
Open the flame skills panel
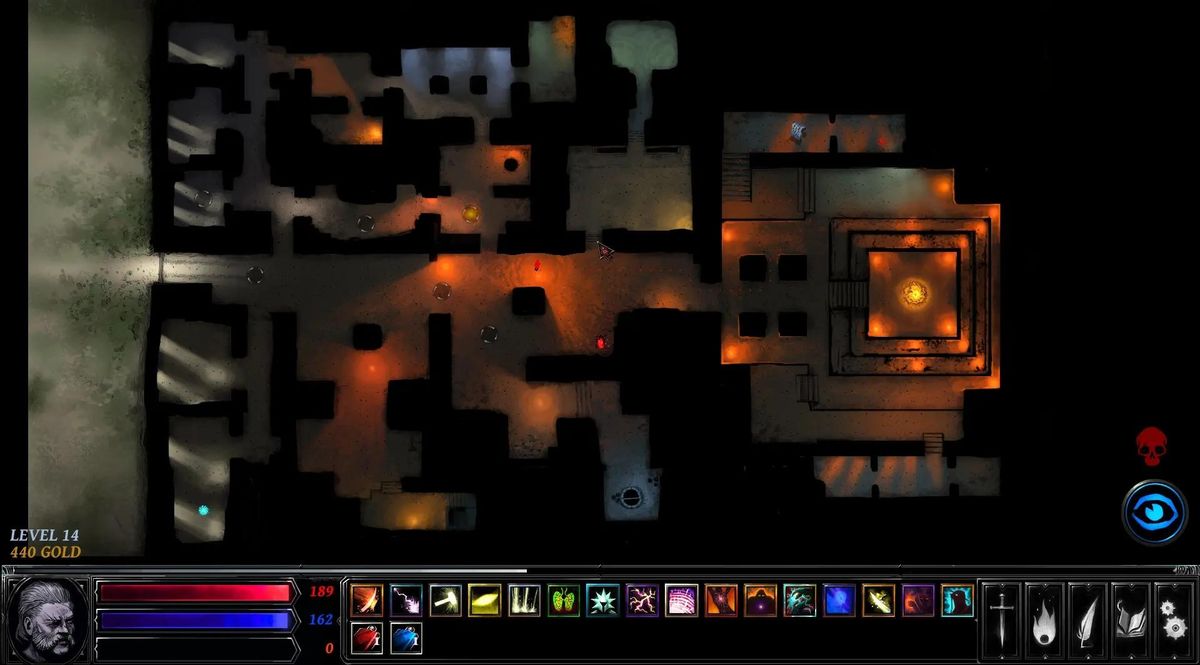point(1042,616)
